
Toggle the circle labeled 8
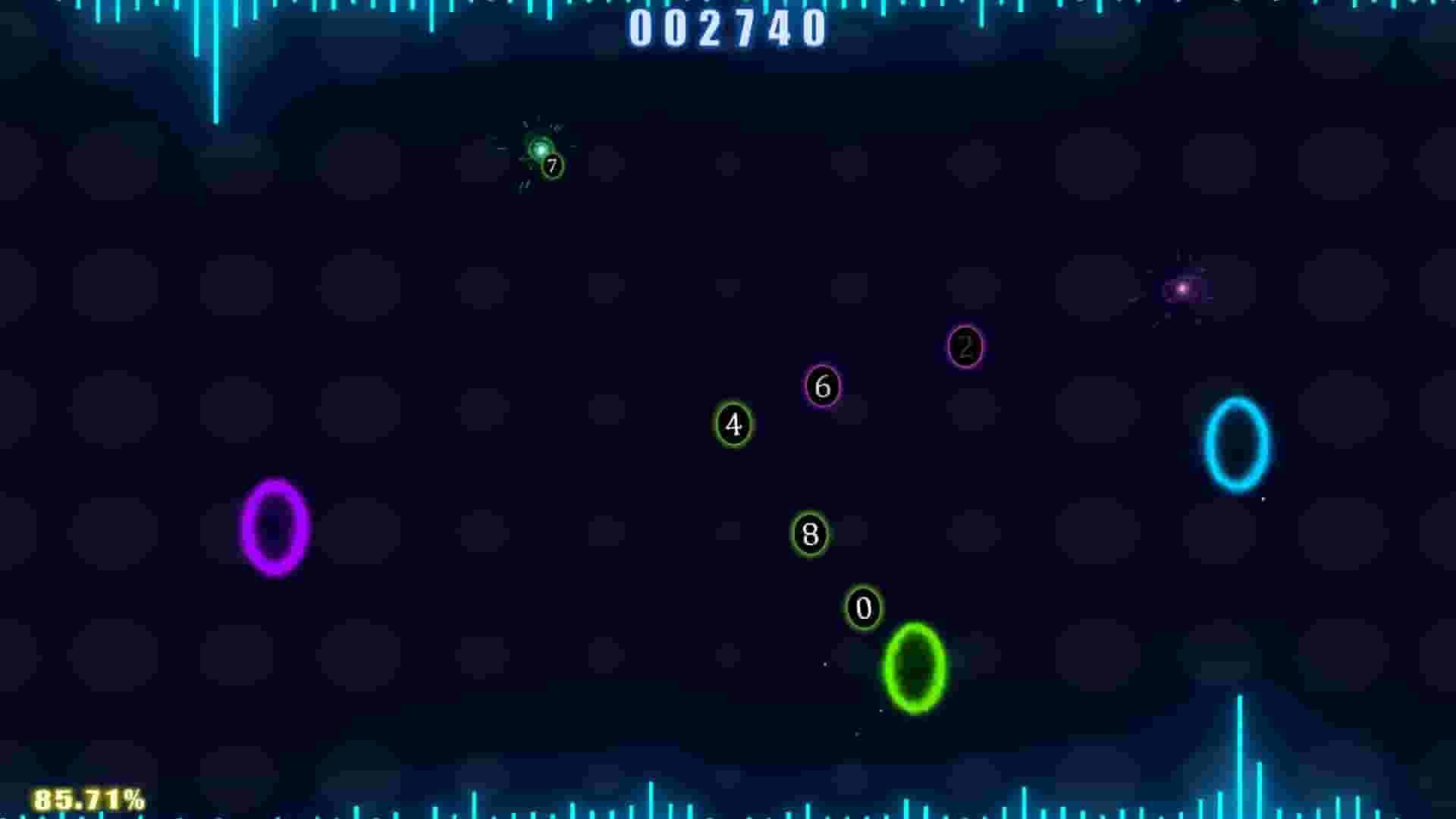click(810, 532)
